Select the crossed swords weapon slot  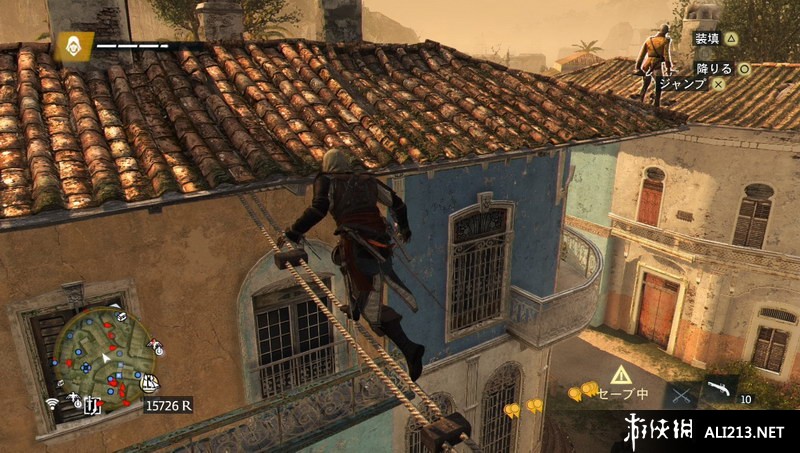(x=683, y=394)
